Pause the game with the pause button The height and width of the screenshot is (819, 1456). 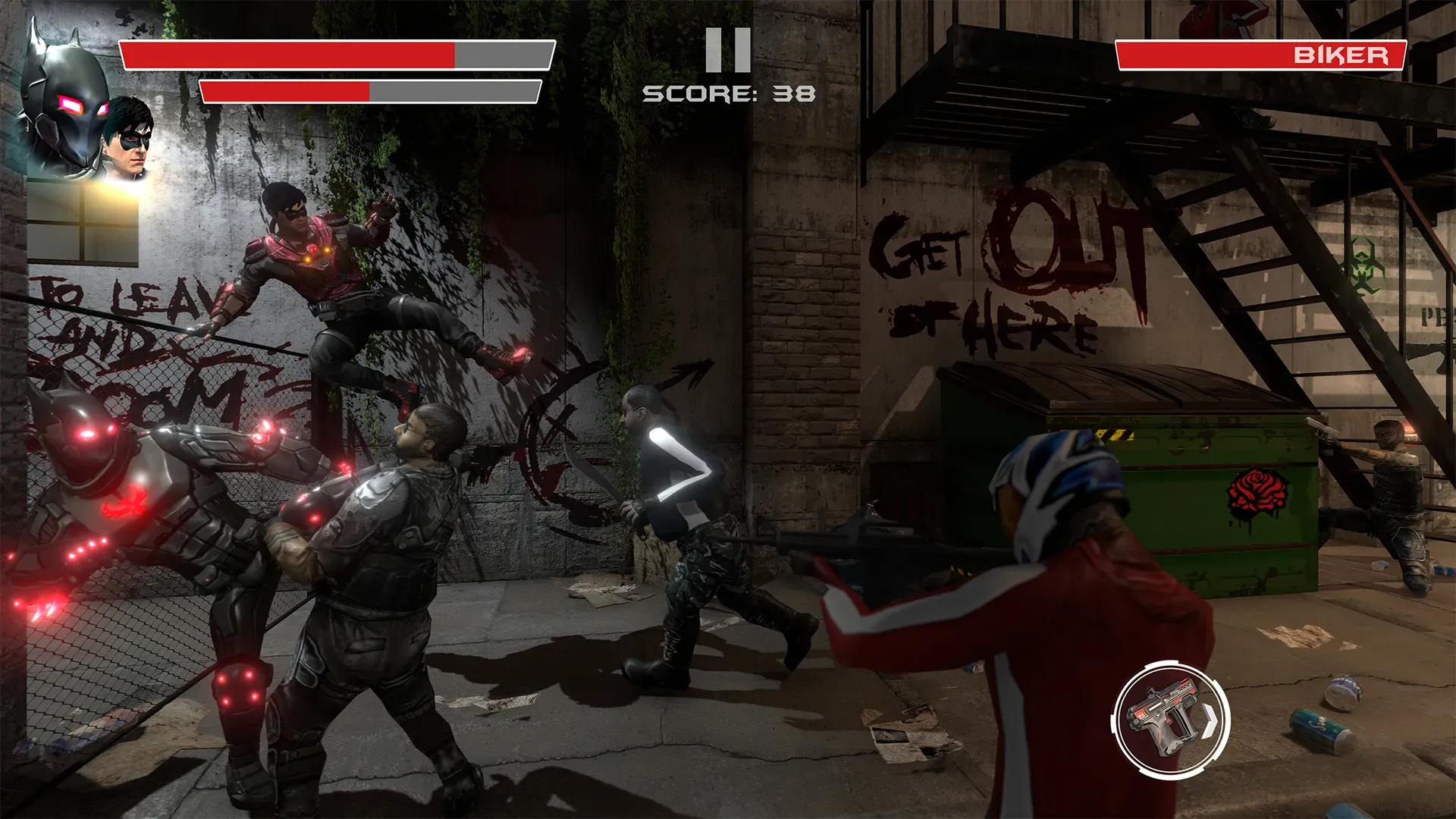[x=727, y=50]
